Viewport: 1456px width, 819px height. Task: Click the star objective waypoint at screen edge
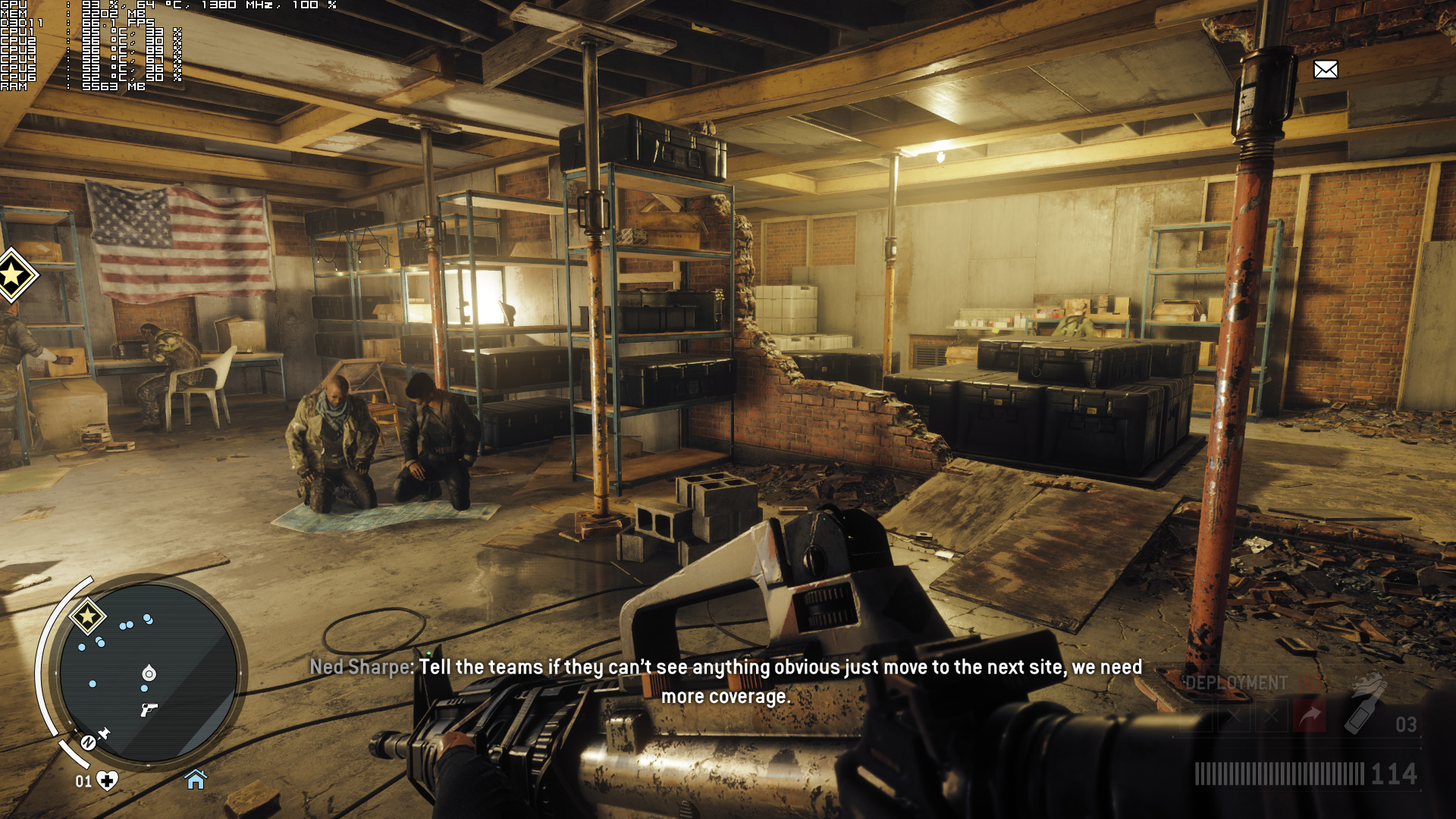pyautogui.click(x=14, y=275)
